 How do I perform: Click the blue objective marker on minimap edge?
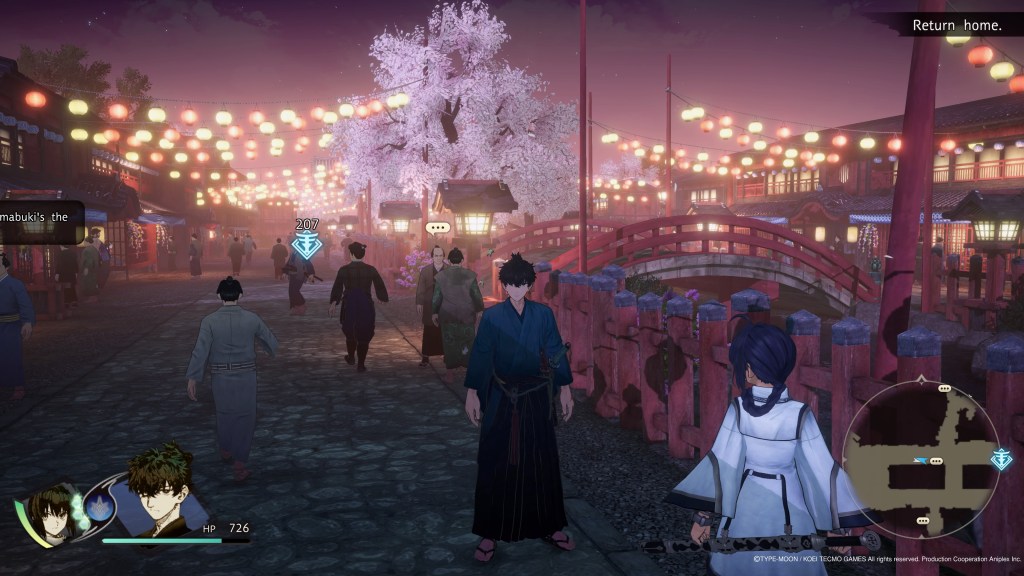pyautogui.click(x=1001, y=459)
